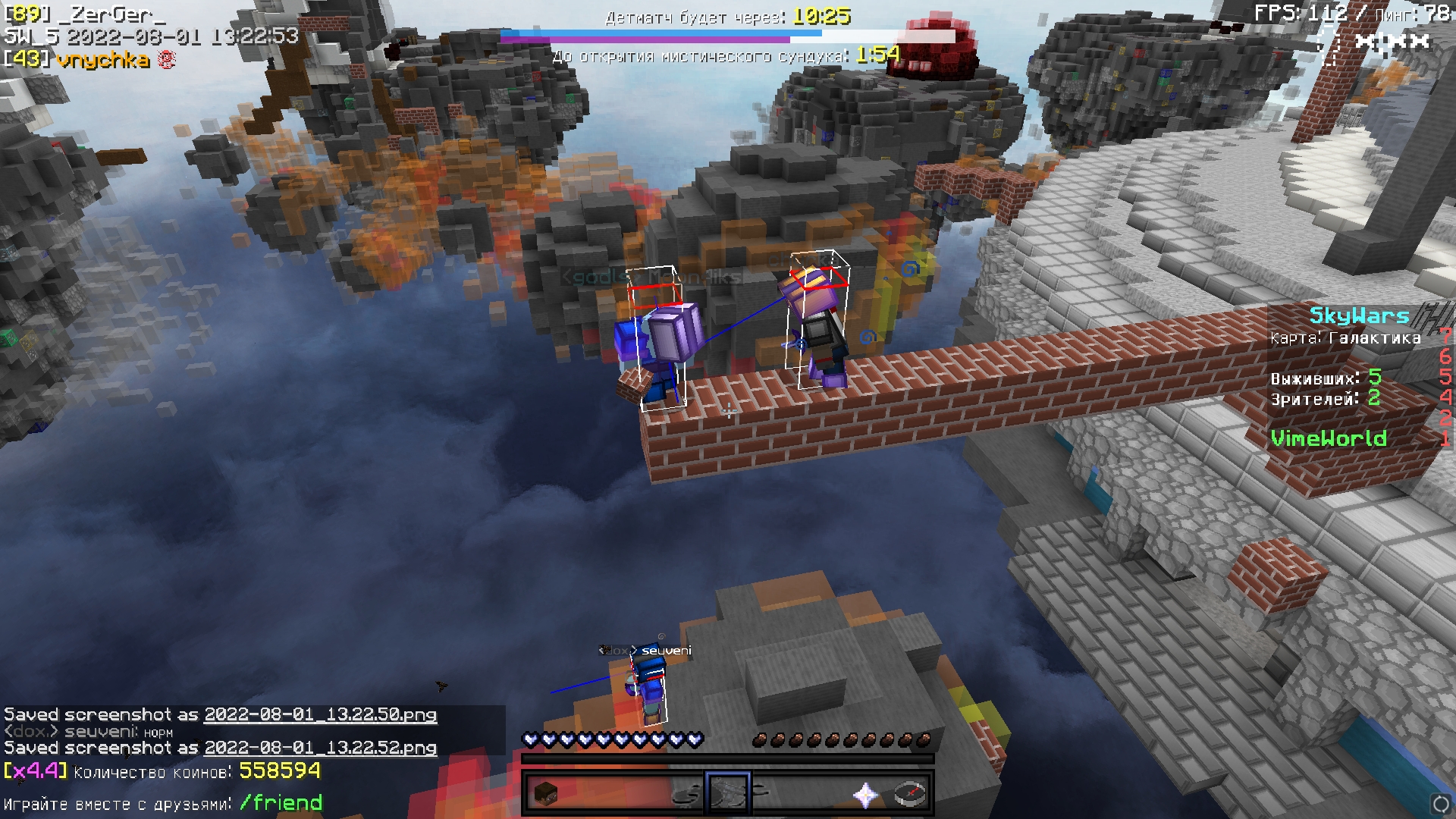Image resolution: width=1456 pixels, height=819 pixels.
Task: Open screenshot link 2022-08-01_13.22.50.png in chat
Action: (320, 714)
